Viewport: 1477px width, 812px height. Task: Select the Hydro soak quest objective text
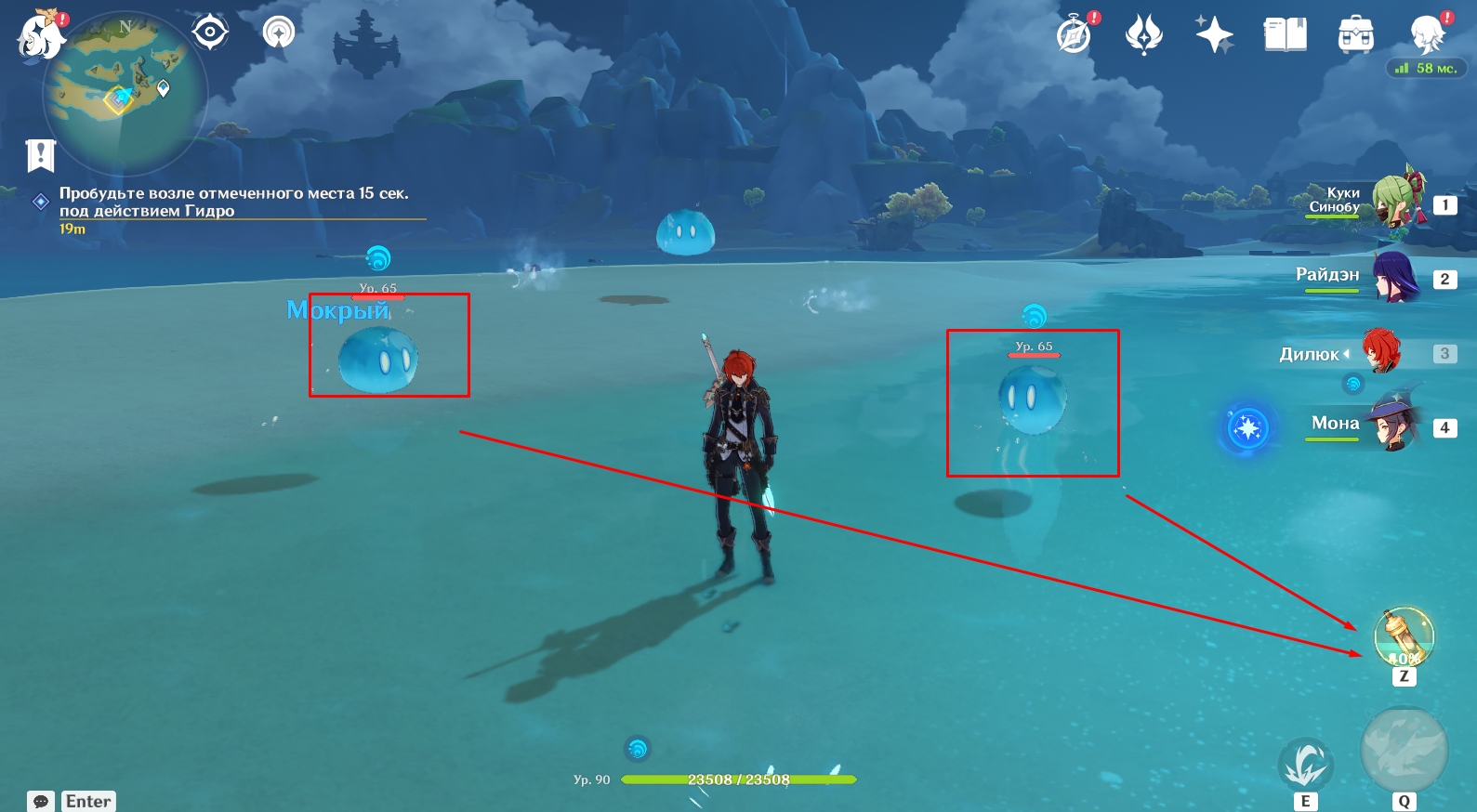tap(233, 202)
